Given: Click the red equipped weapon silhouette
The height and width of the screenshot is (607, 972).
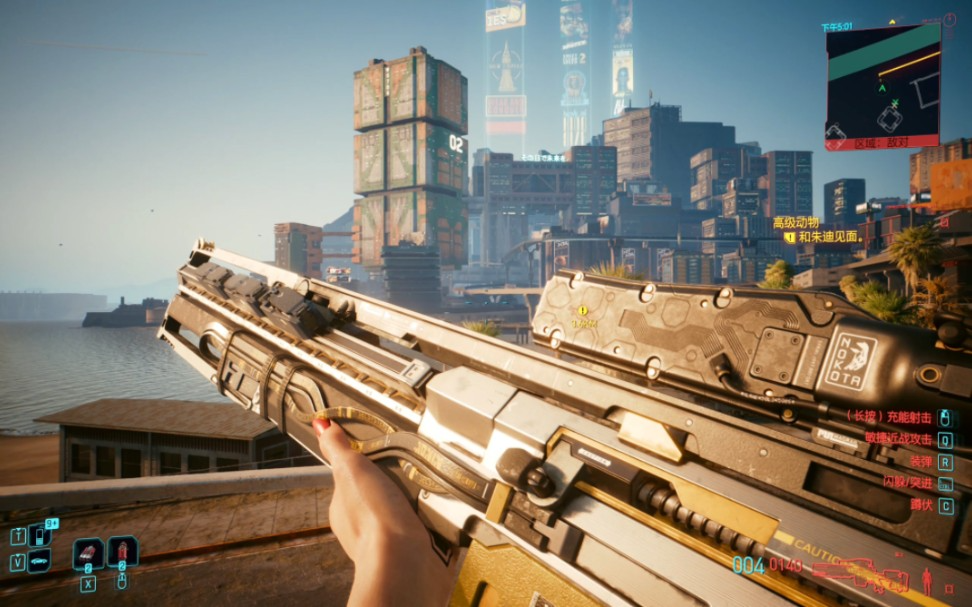Looking at the screenshot, I should click(858, 575).
